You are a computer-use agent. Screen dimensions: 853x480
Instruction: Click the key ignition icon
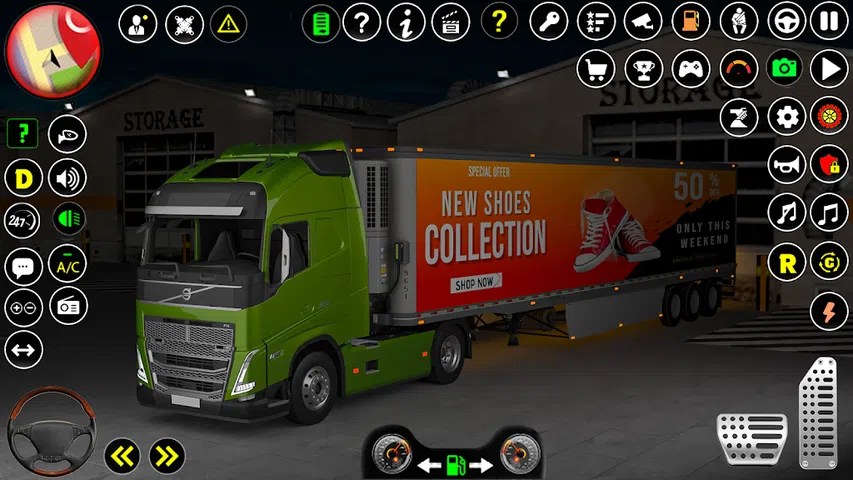coord(548,21)
